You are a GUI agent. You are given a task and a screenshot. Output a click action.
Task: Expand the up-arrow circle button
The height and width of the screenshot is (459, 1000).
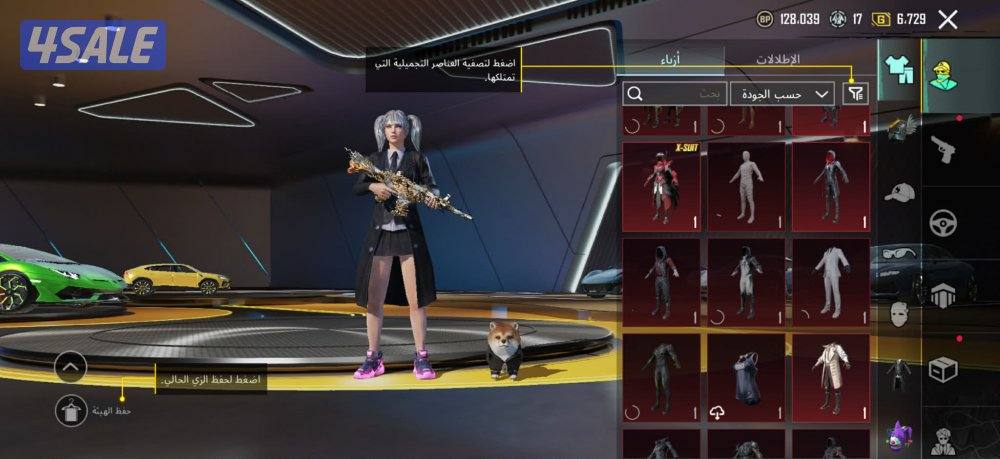(71, 367)
